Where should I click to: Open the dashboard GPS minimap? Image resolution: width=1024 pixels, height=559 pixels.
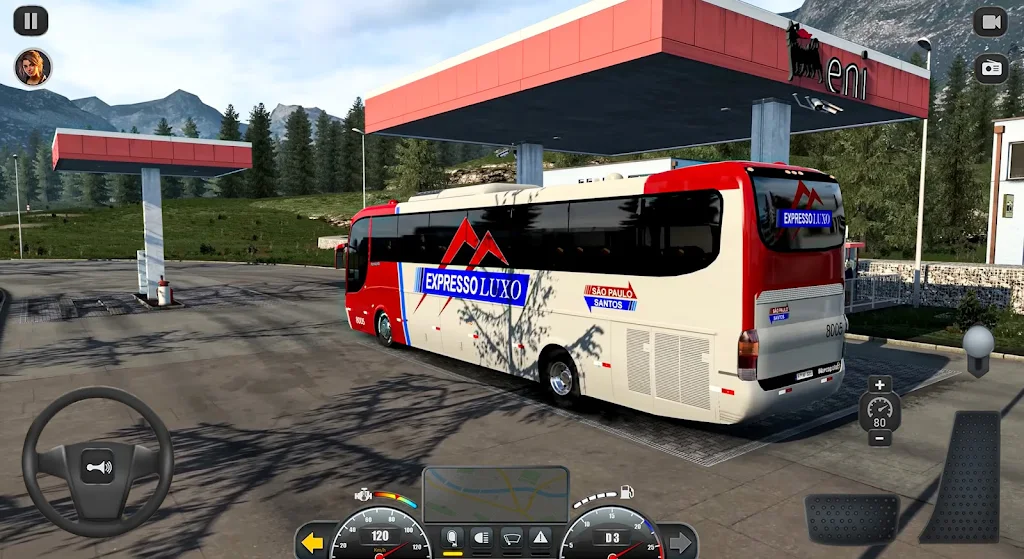click(495, 493)
